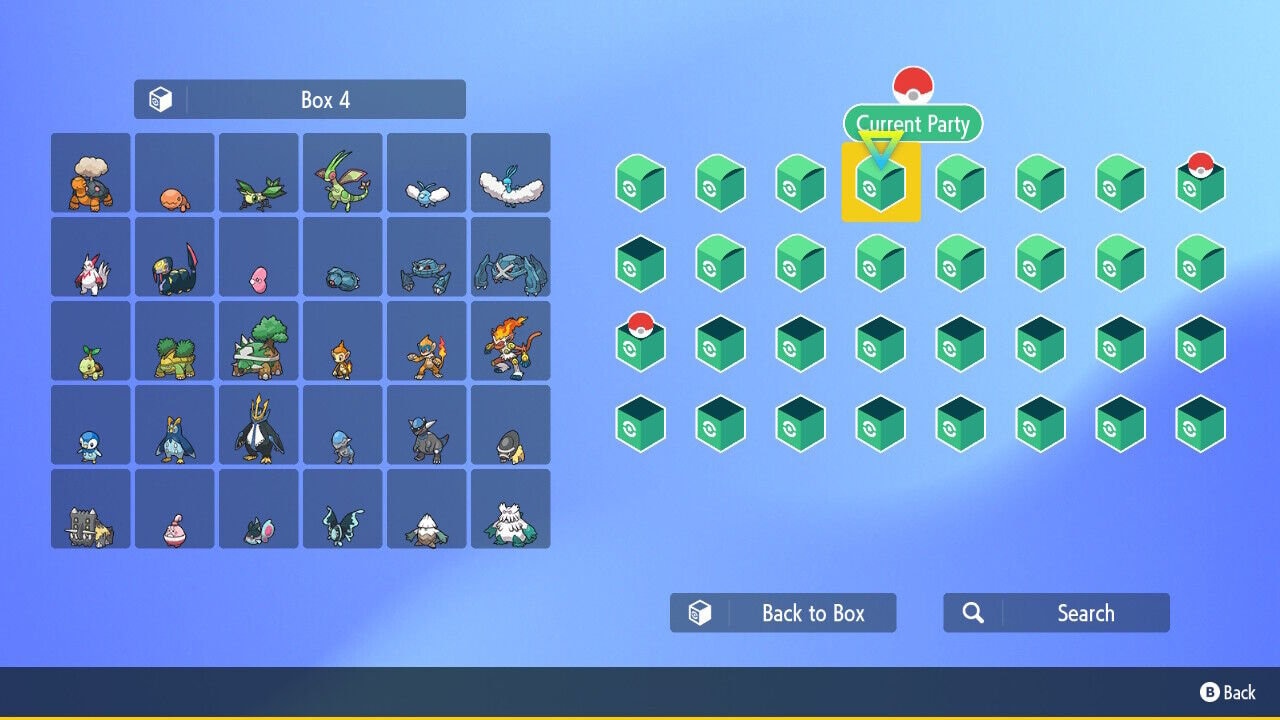Select Luvdisc in Box 4
1280x720 pixels.
click(x=258, y=257)
